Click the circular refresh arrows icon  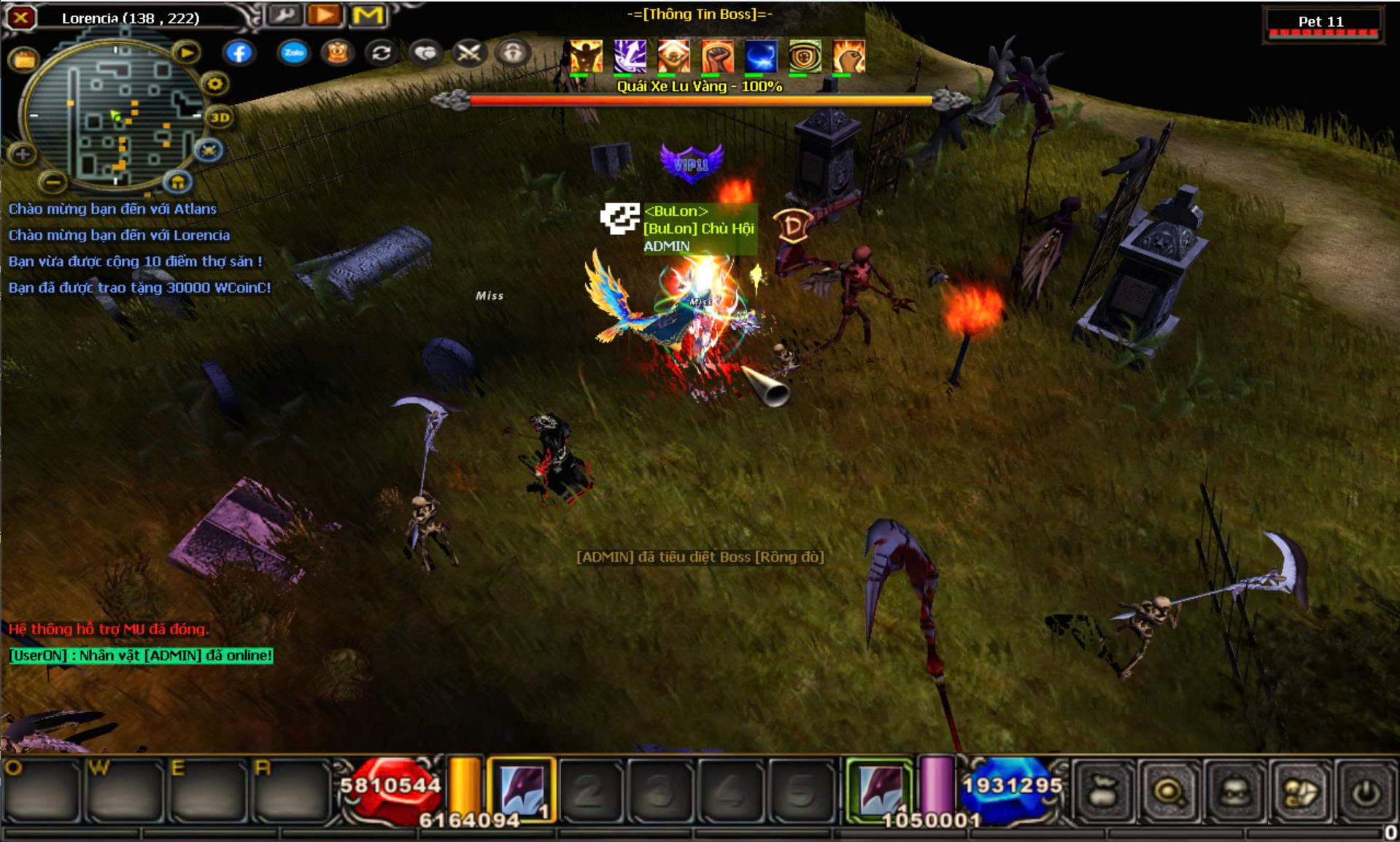381,53
